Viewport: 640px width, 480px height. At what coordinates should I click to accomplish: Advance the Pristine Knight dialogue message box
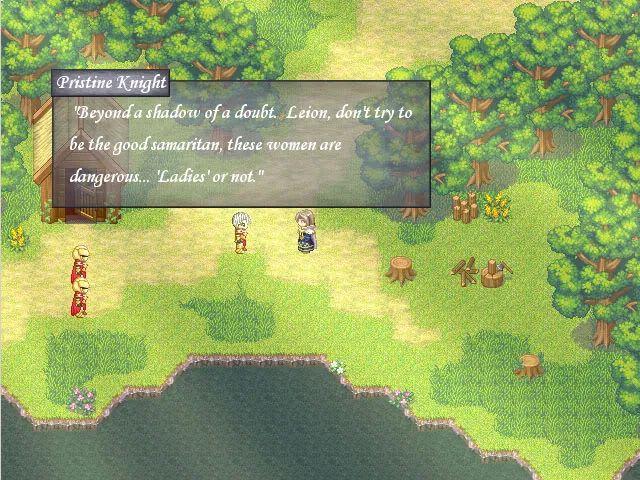(x=241, y=144)
